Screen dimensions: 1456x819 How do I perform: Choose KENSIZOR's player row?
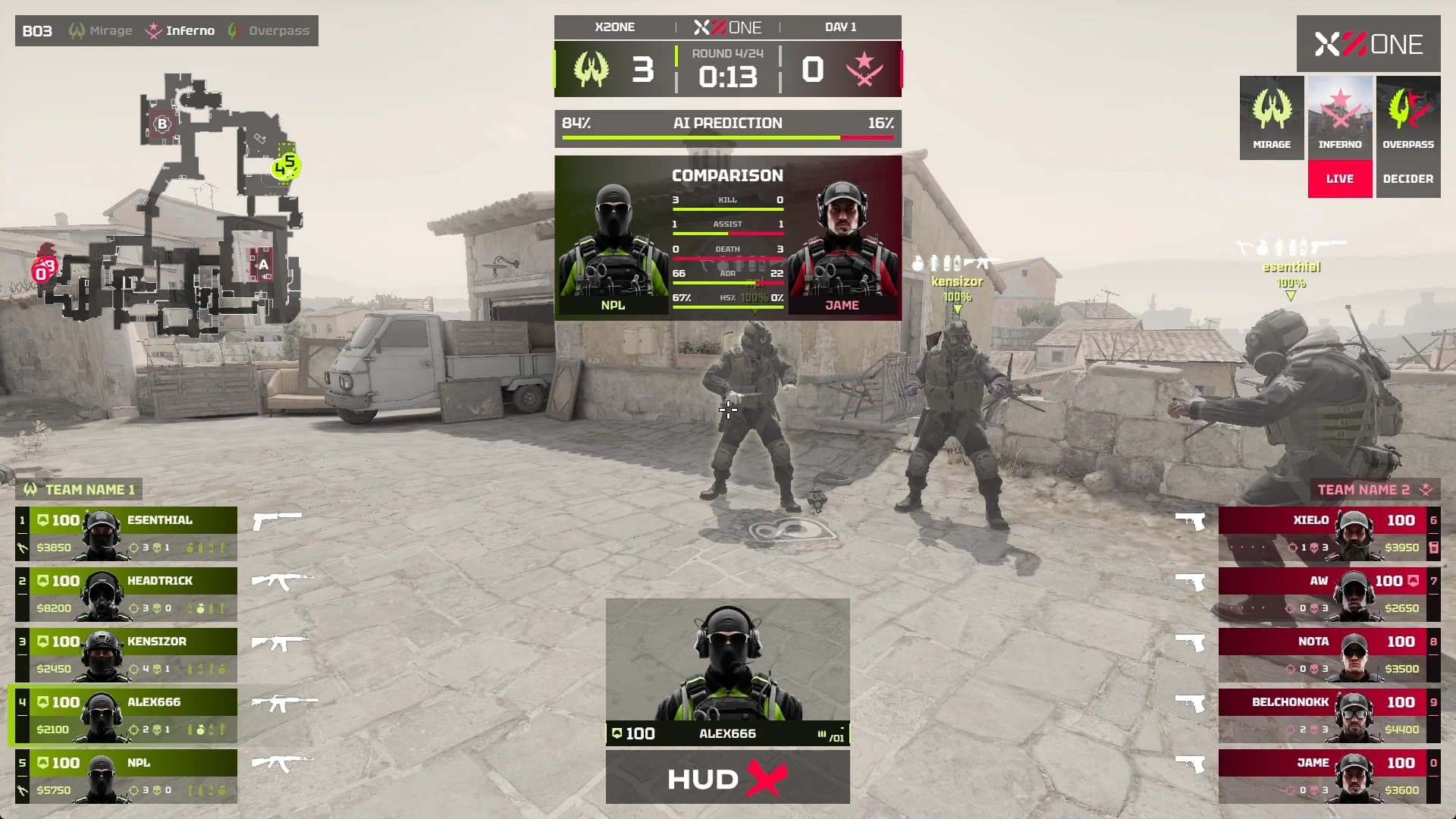point(126,654)
